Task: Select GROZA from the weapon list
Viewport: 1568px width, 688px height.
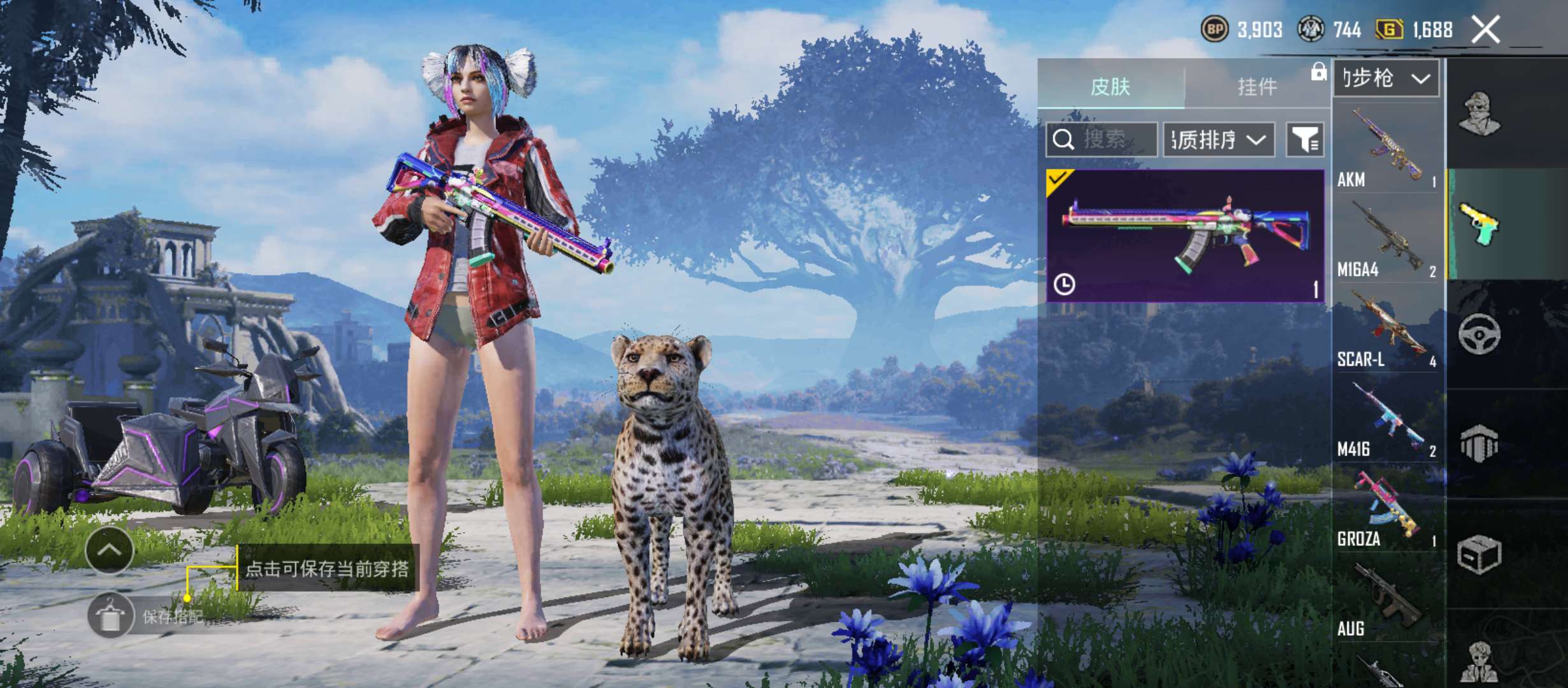Action: click(x=1386, y=511)
